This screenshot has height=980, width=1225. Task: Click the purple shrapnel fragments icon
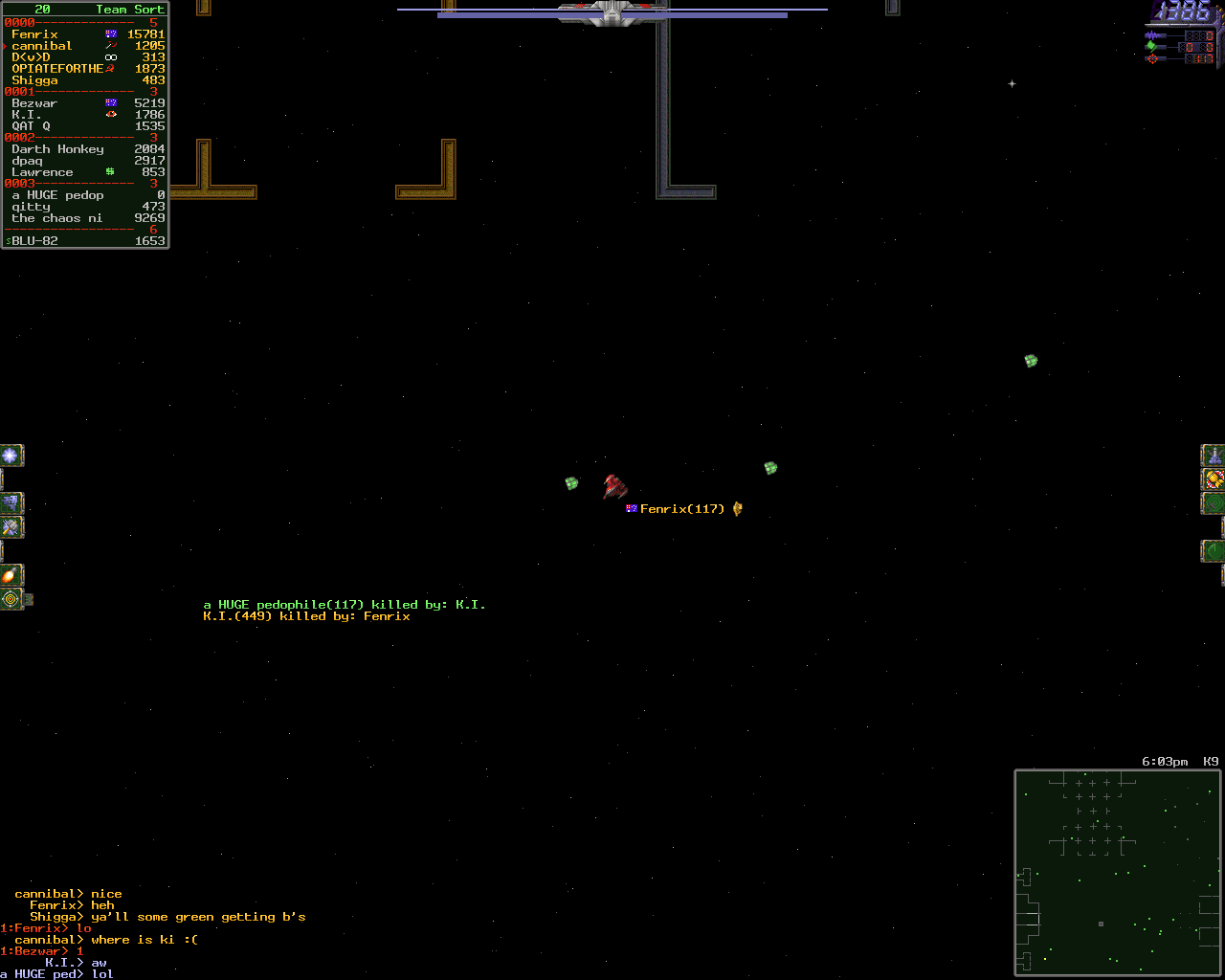(x=11, y=502)
